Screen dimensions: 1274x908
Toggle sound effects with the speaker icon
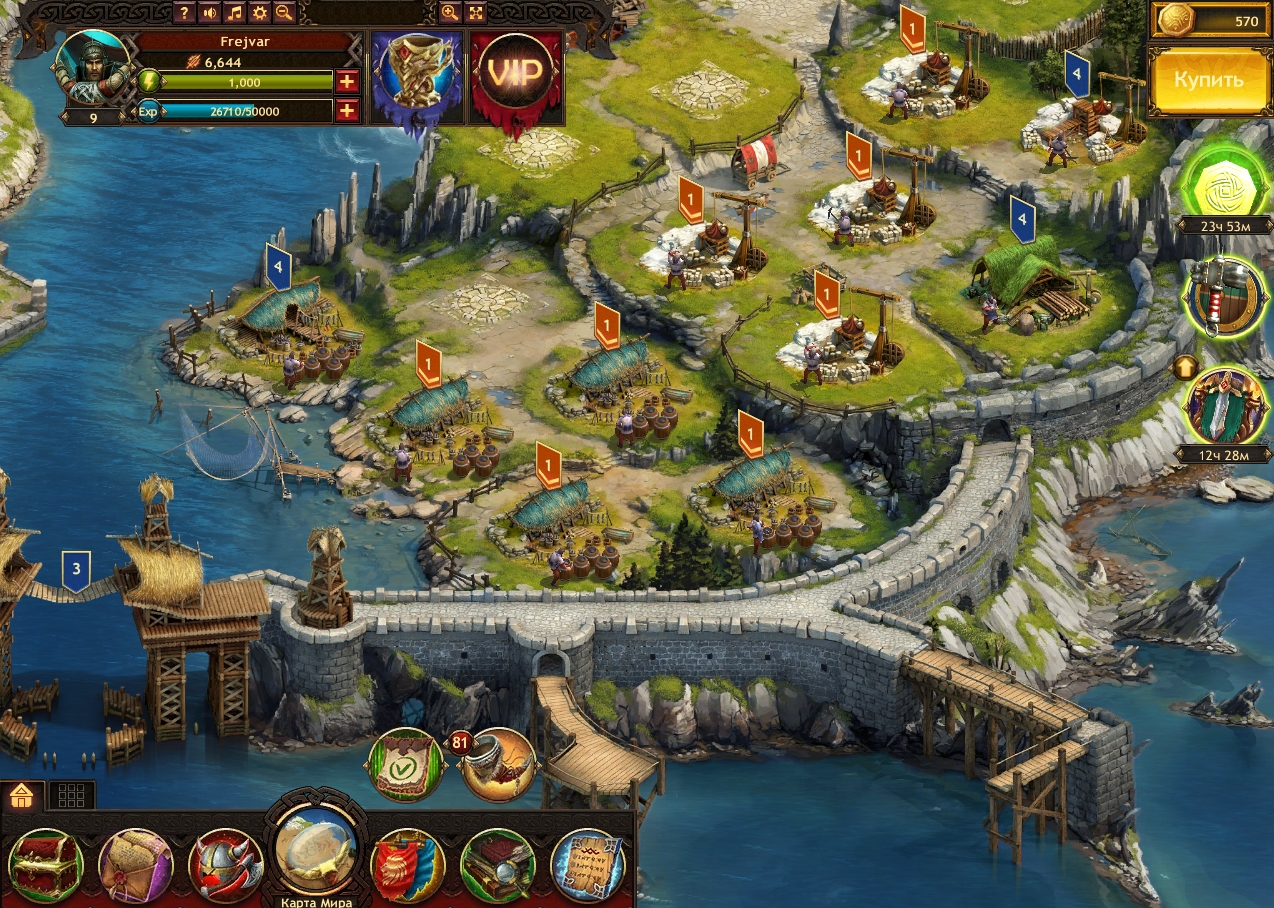[209, 12]
